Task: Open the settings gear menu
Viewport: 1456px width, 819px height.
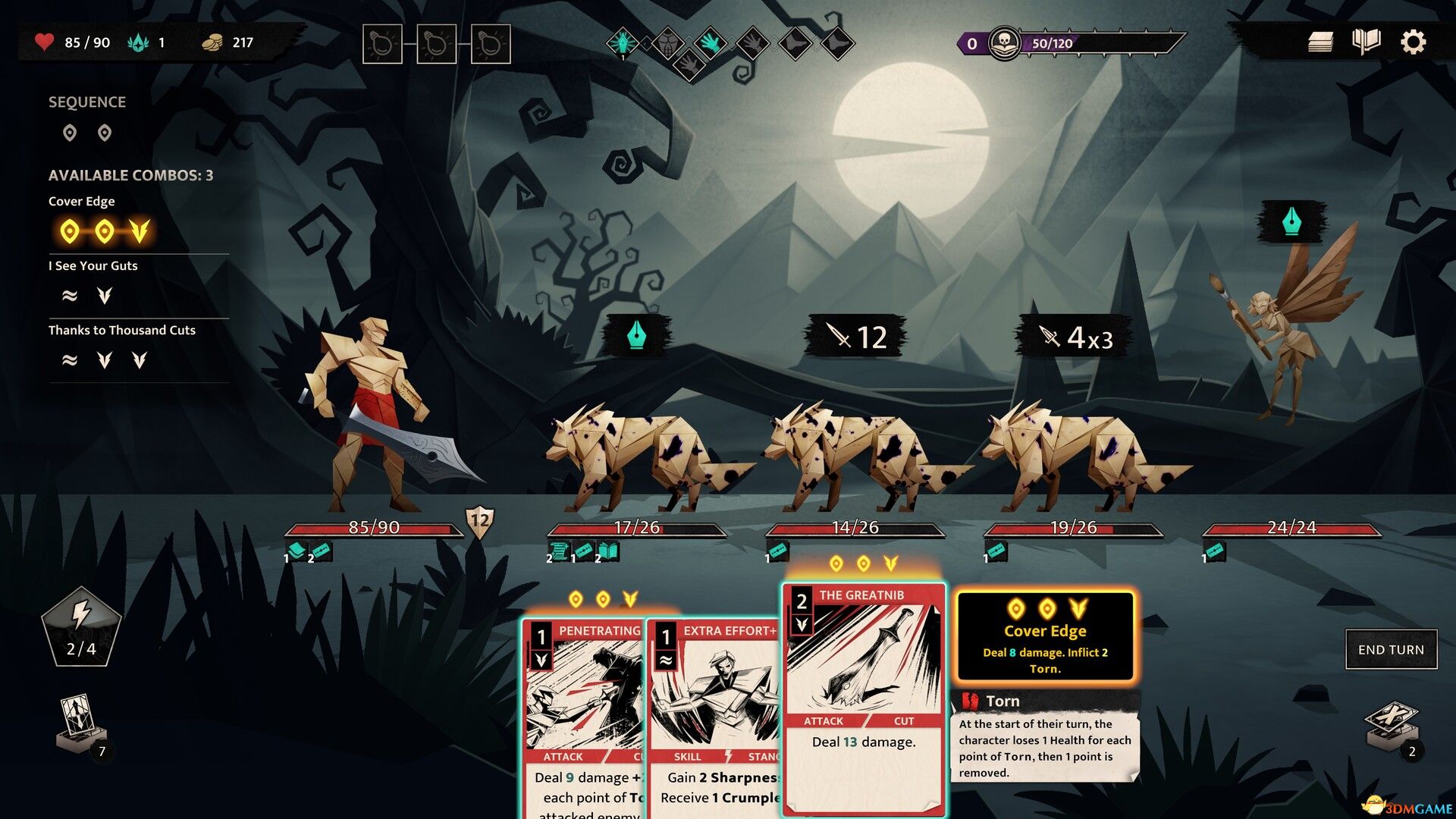Action: tap(1414, 42)
